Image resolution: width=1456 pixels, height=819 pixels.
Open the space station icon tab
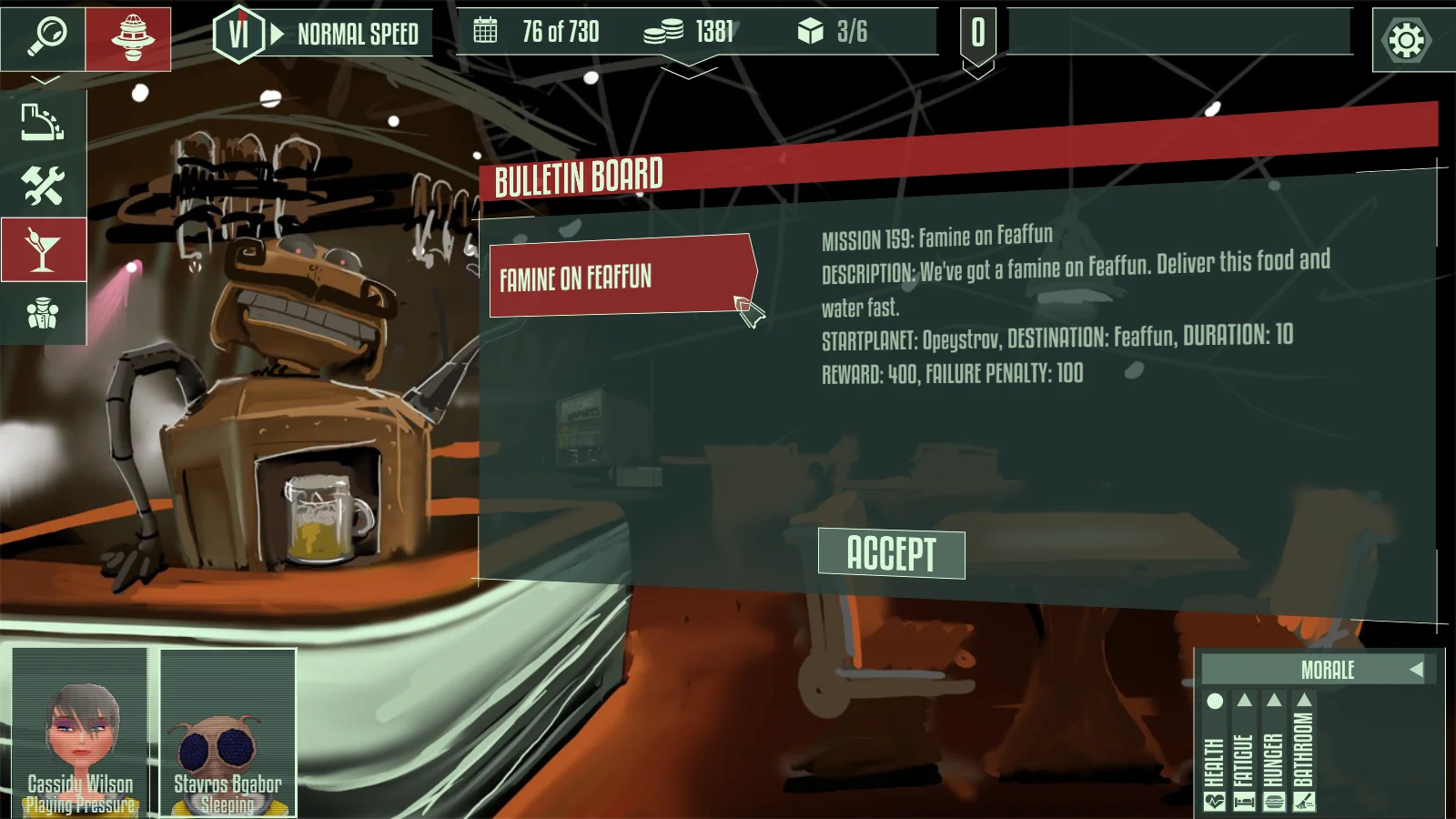(x=128, y=38)
